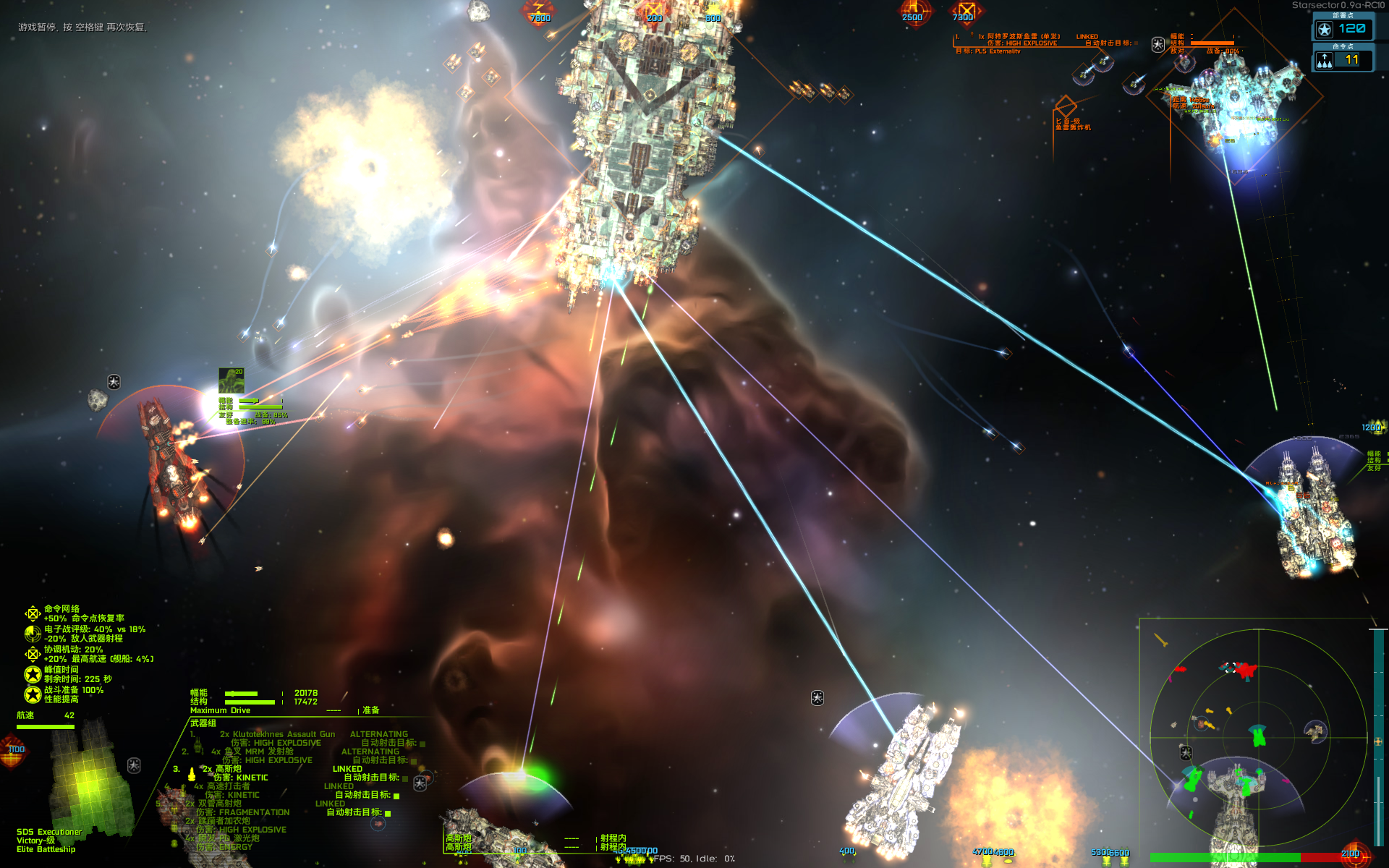Toggle autofire for the 高斯炮 weapon group
1389x868 pixels.
[404, 778]
